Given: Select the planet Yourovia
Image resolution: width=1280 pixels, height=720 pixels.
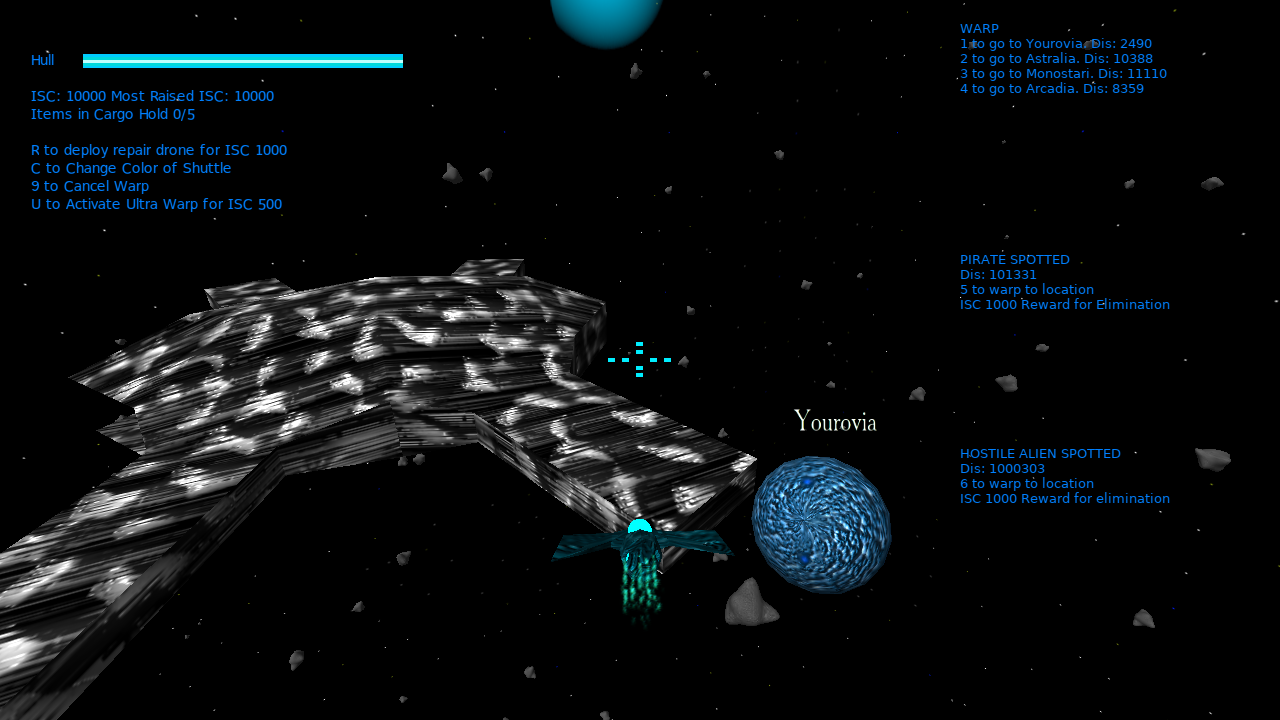Looking at the screenshot, I should (x=821, y=522).
